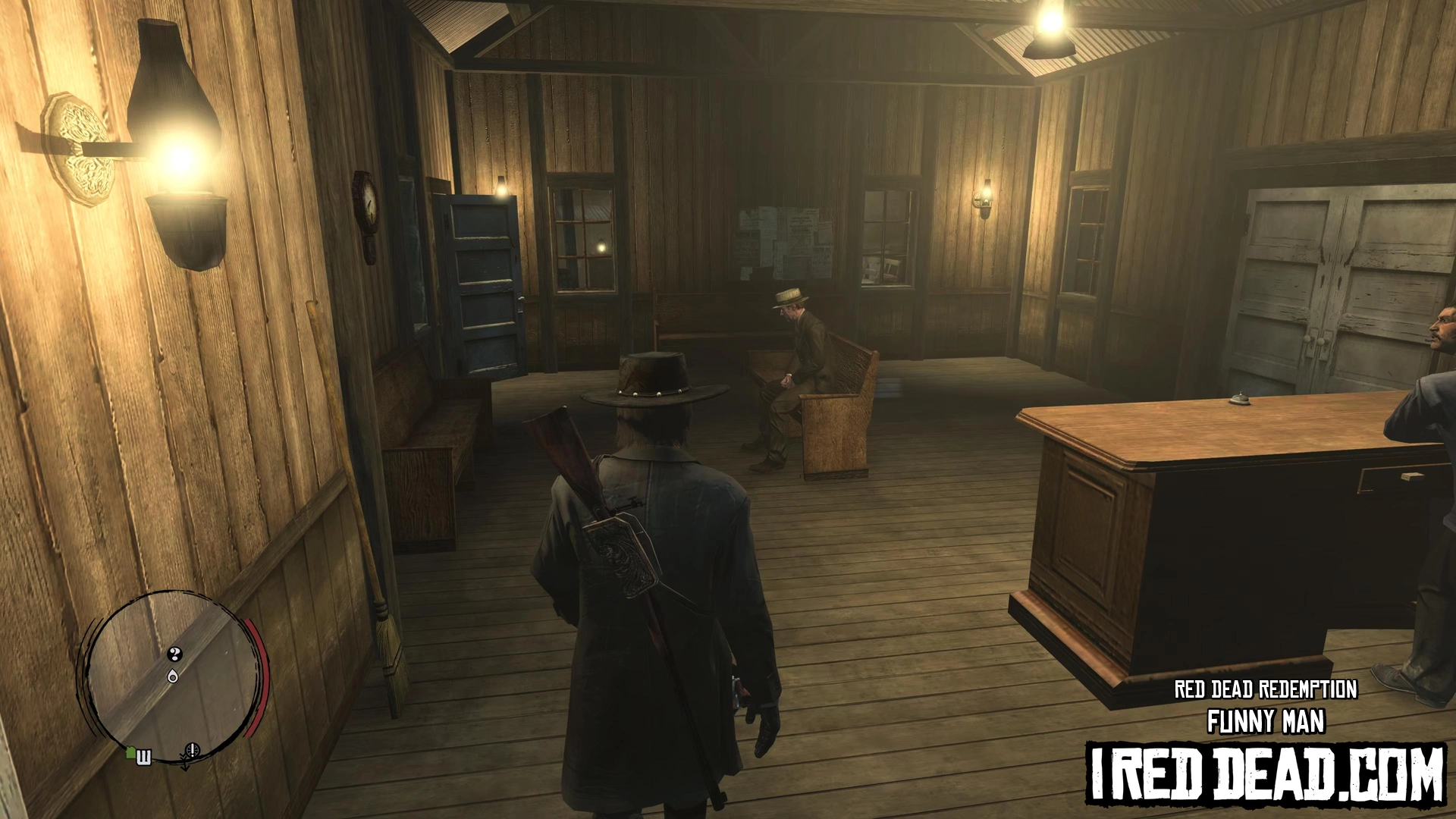Click the white "W" marker at minimap edge
Screen dimensions: 1456x819
[x=144, y=757]
